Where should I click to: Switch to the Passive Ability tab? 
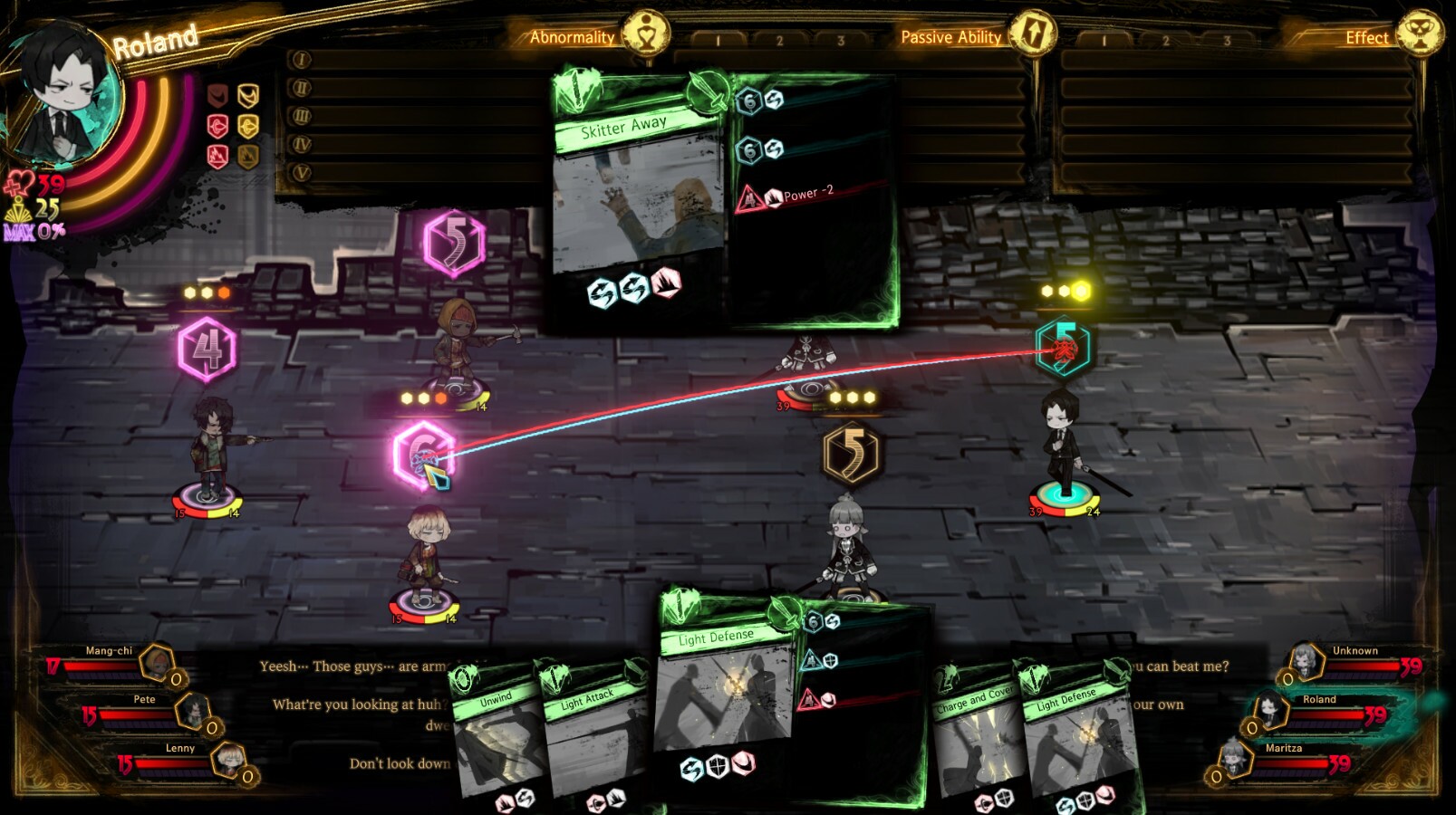tap(950, 37)
